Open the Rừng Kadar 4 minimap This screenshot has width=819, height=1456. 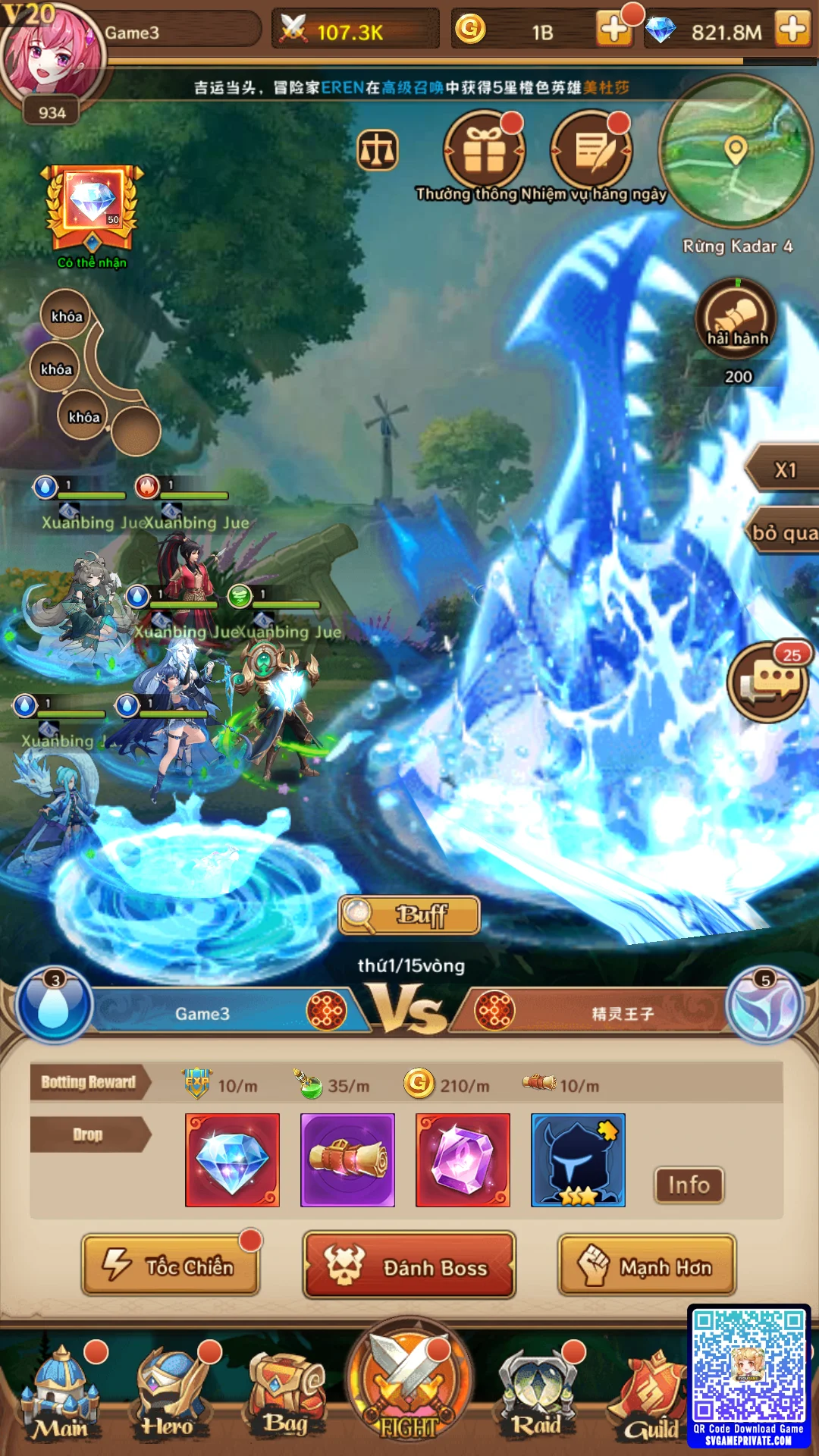[x=735, y=153]
